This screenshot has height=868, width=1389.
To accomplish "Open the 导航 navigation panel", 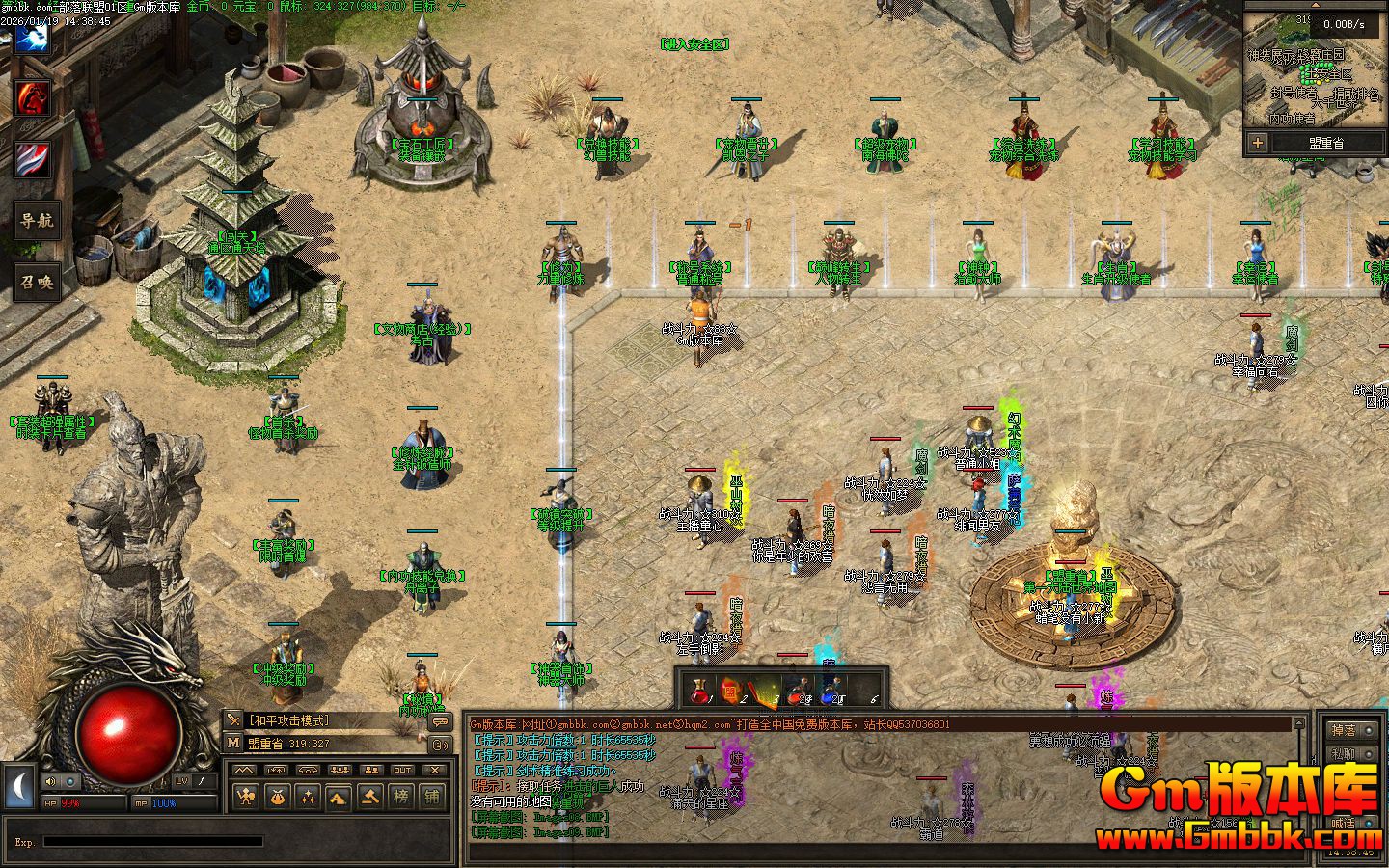I will coord(37,220).
